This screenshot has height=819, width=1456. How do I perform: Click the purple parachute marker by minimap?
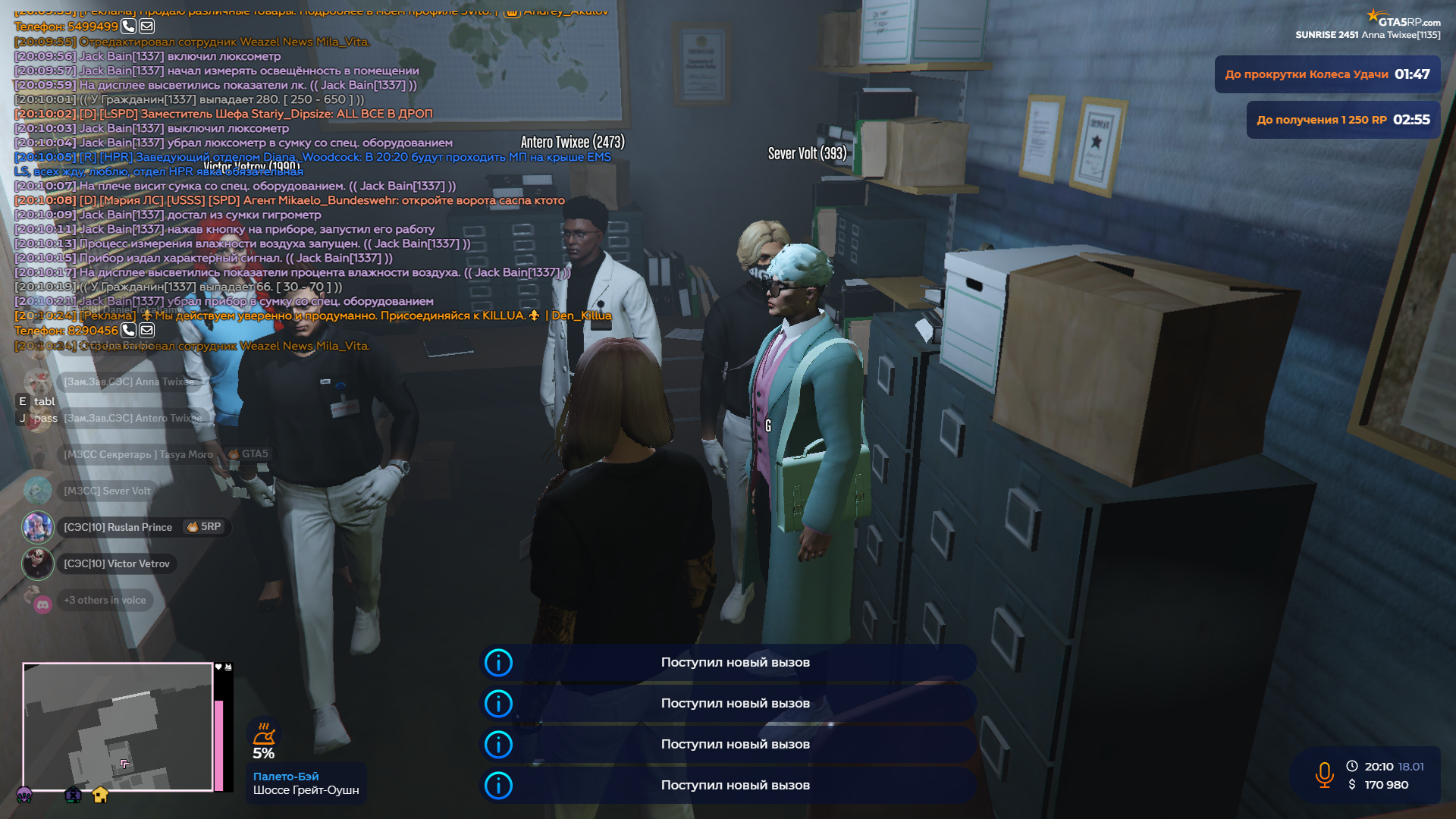(24, 795)
